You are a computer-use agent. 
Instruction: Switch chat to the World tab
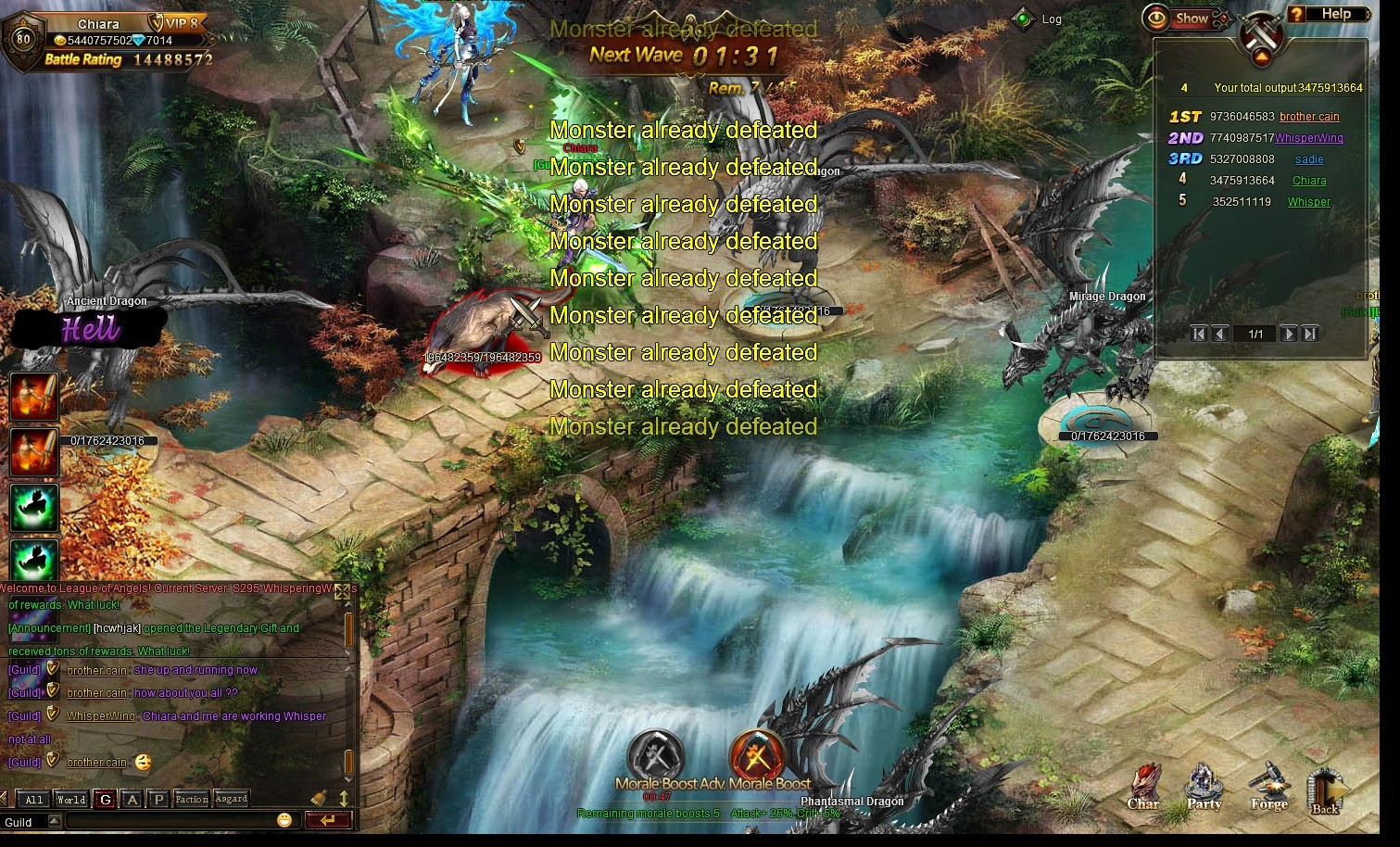point(70,800)
